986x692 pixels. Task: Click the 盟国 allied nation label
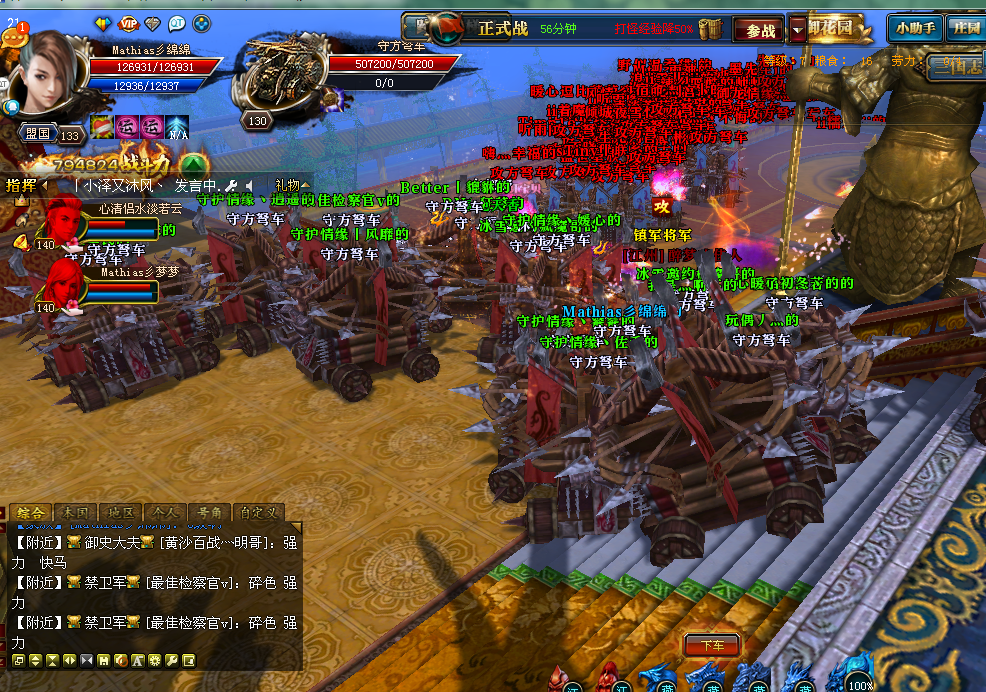[38, 133]
